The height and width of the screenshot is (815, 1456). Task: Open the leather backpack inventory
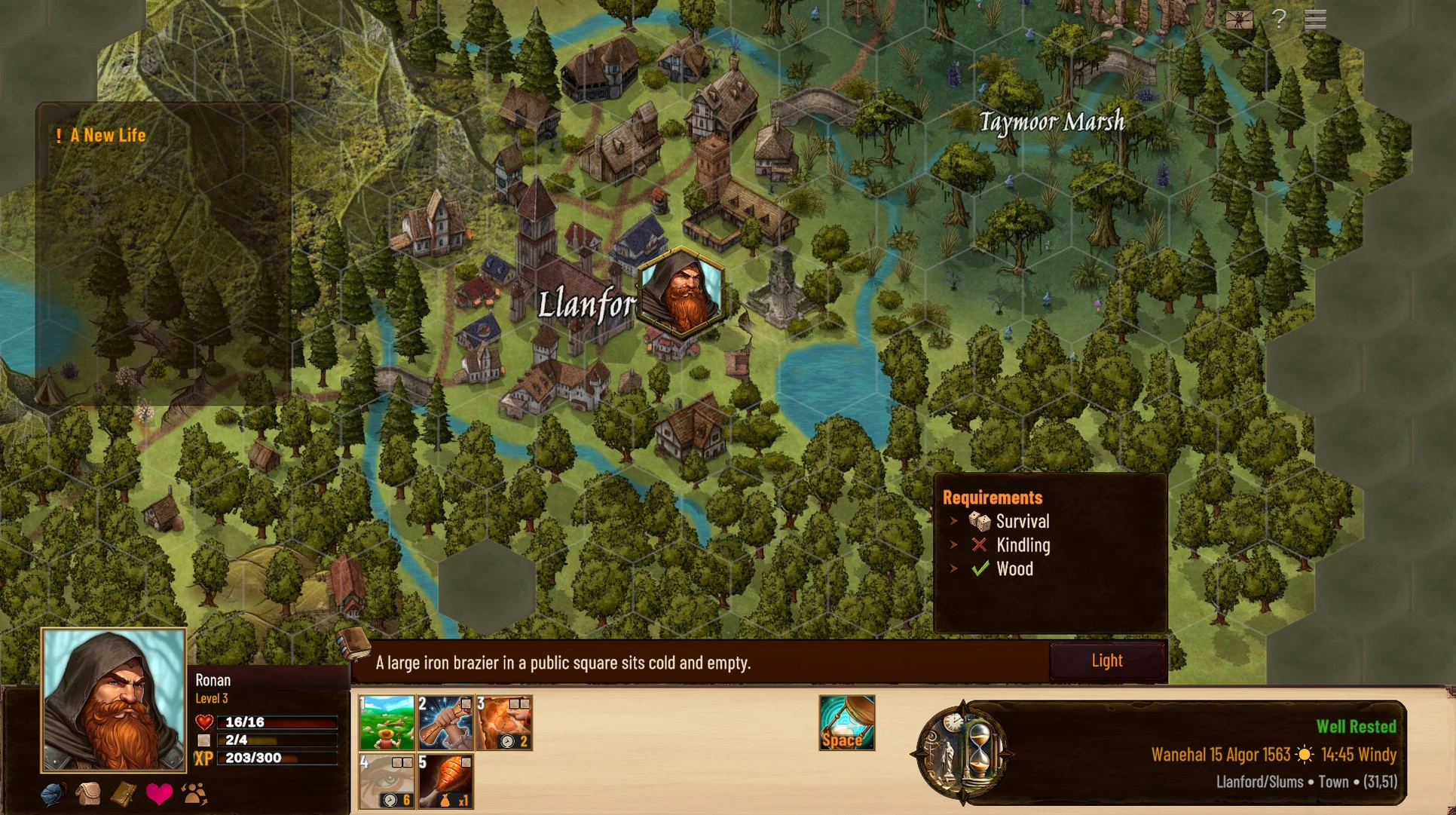88,795
